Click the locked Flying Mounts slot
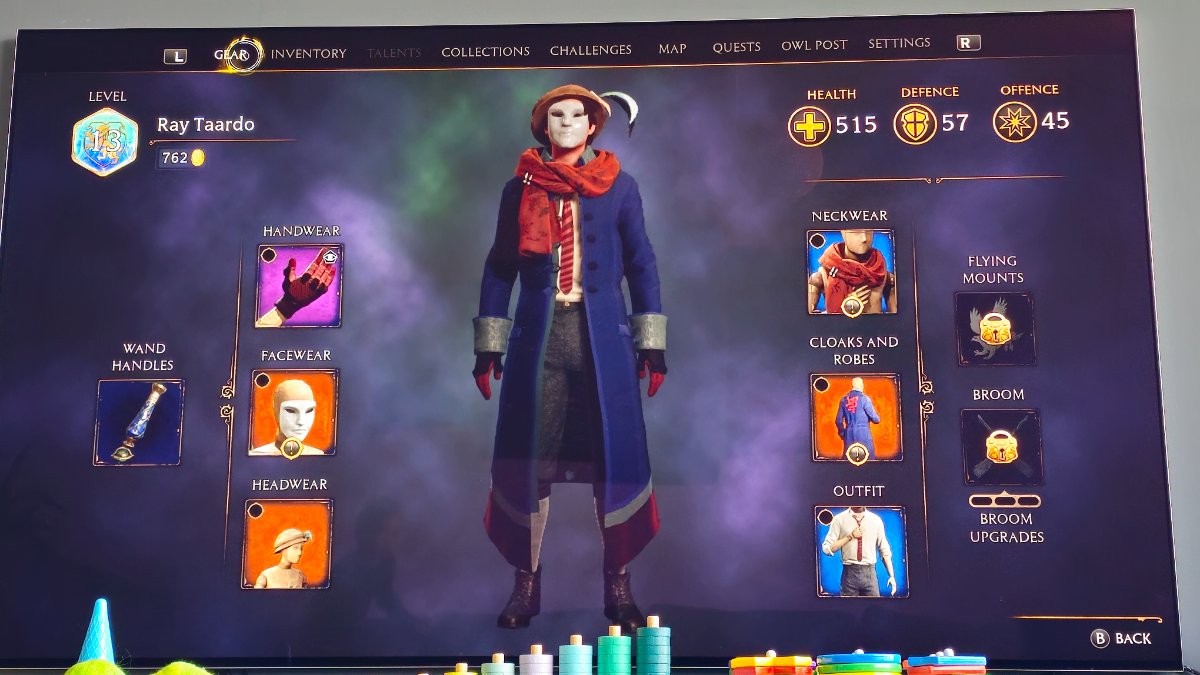1200x675 pixels. [x=994, y=329]
